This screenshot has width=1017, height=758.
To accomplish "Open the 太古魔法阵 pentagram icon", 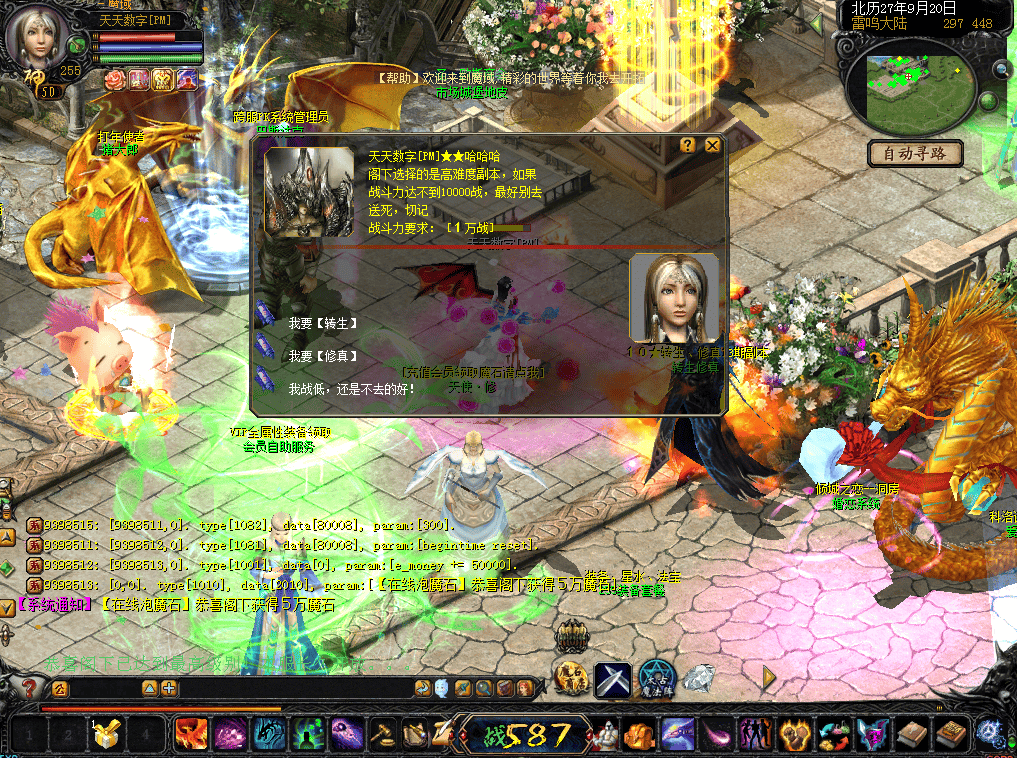I will pyautogui.click(x=656, y=679).
